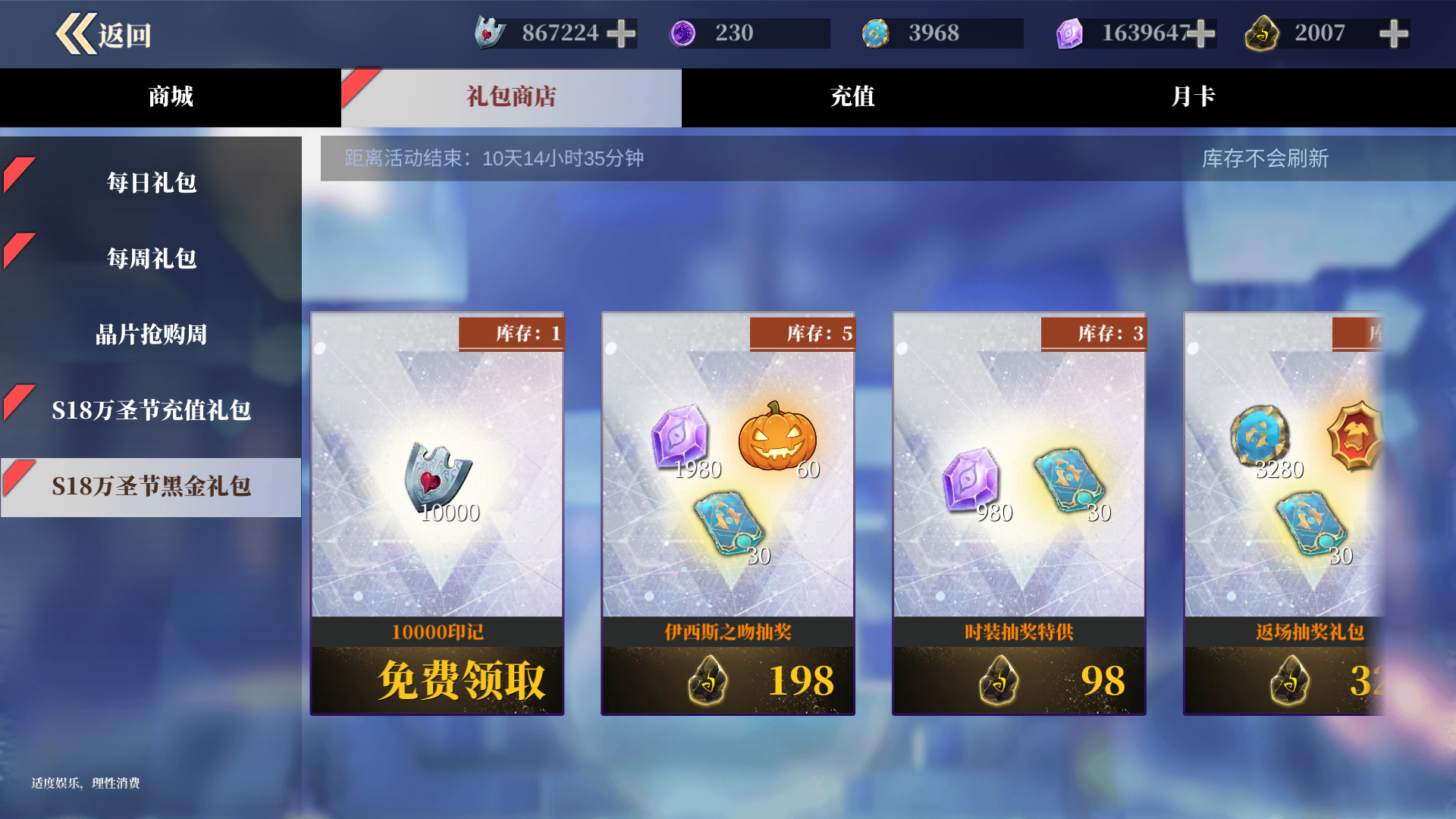Click the purple crystal currency icon
This screenshot has width=1456, height=819.
(x=1070, y=33)
